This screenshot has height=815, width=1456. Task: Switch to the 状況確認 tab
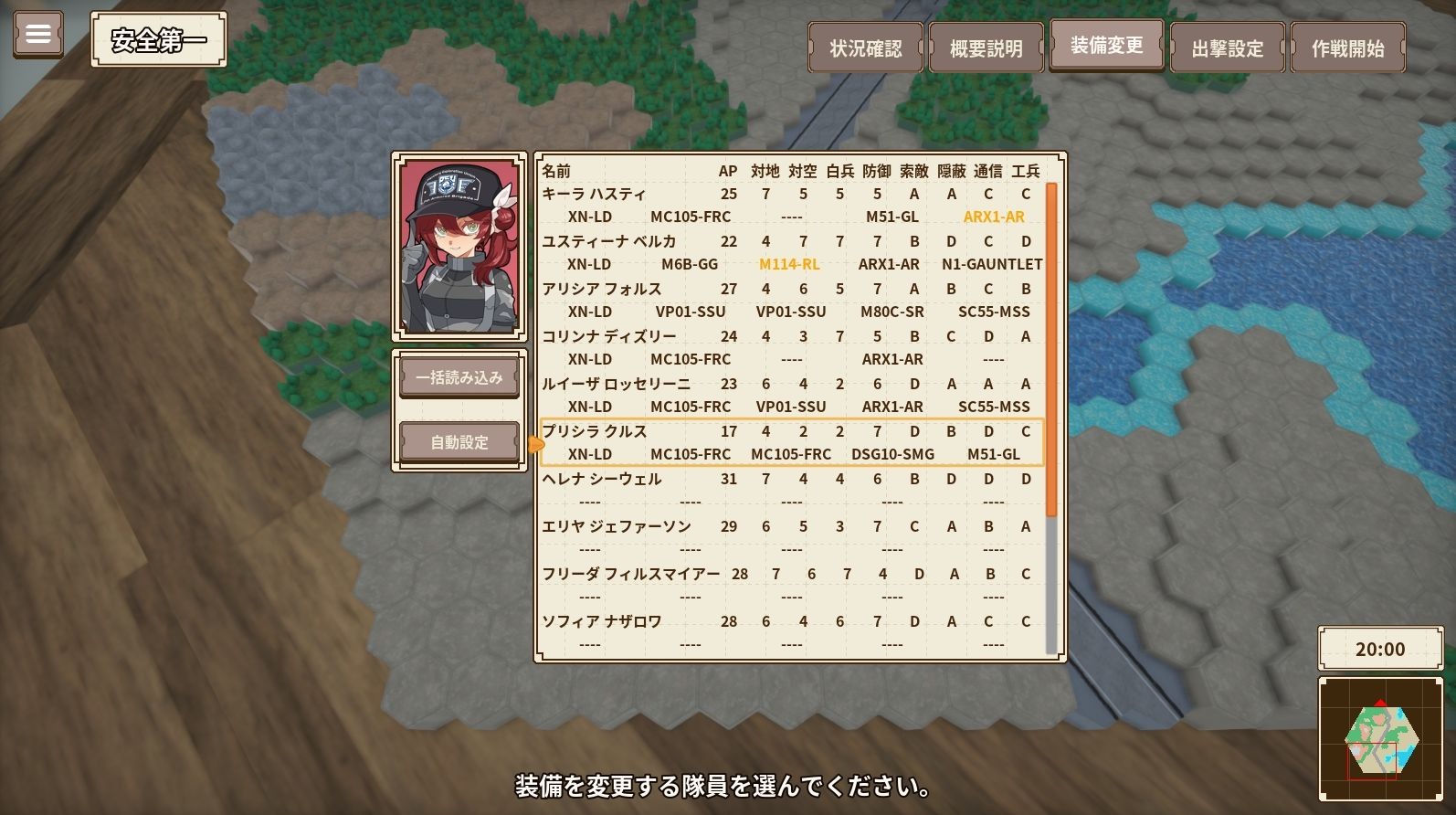(864, 48)
